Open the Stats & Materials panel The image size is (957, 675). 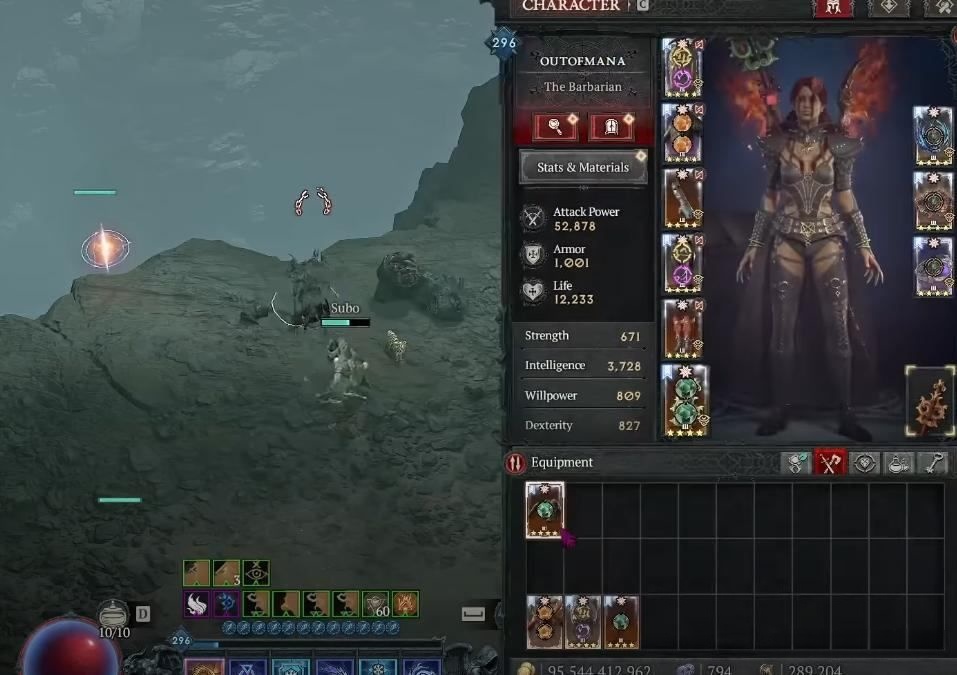583,167
